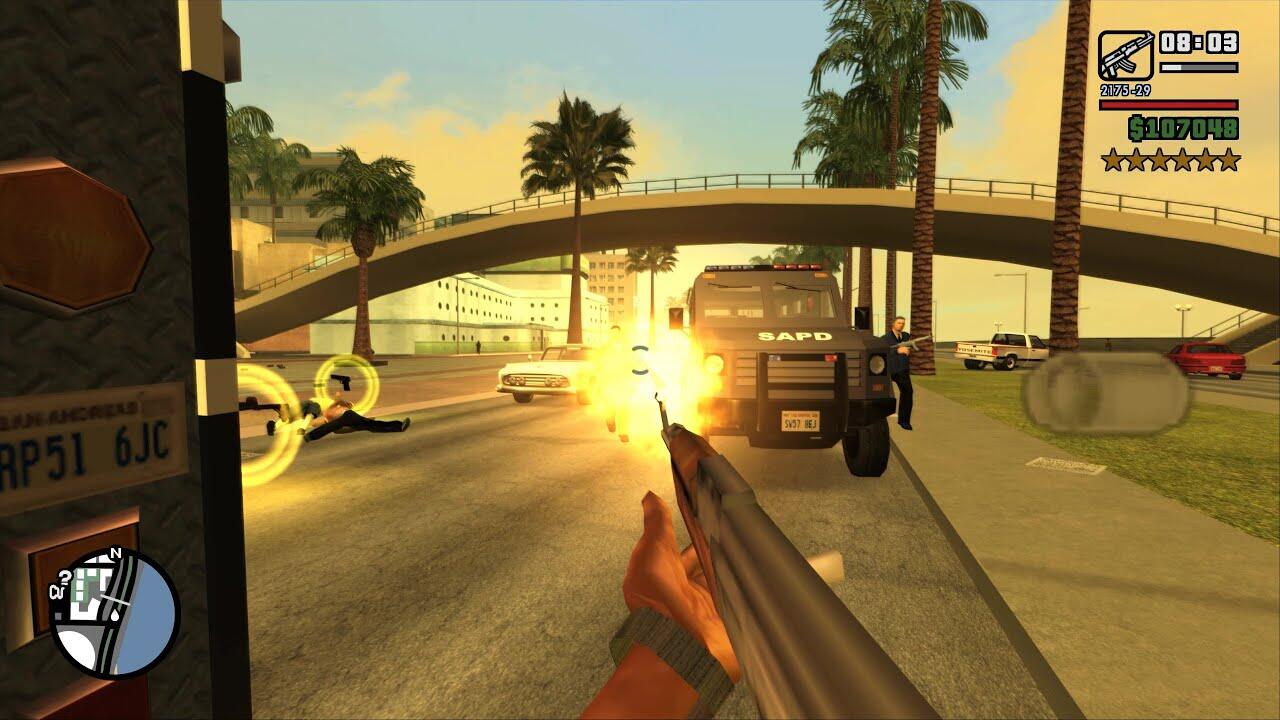Select the wanted level stars
Screen dimensions: 1280x720
tap(1170, 160)
